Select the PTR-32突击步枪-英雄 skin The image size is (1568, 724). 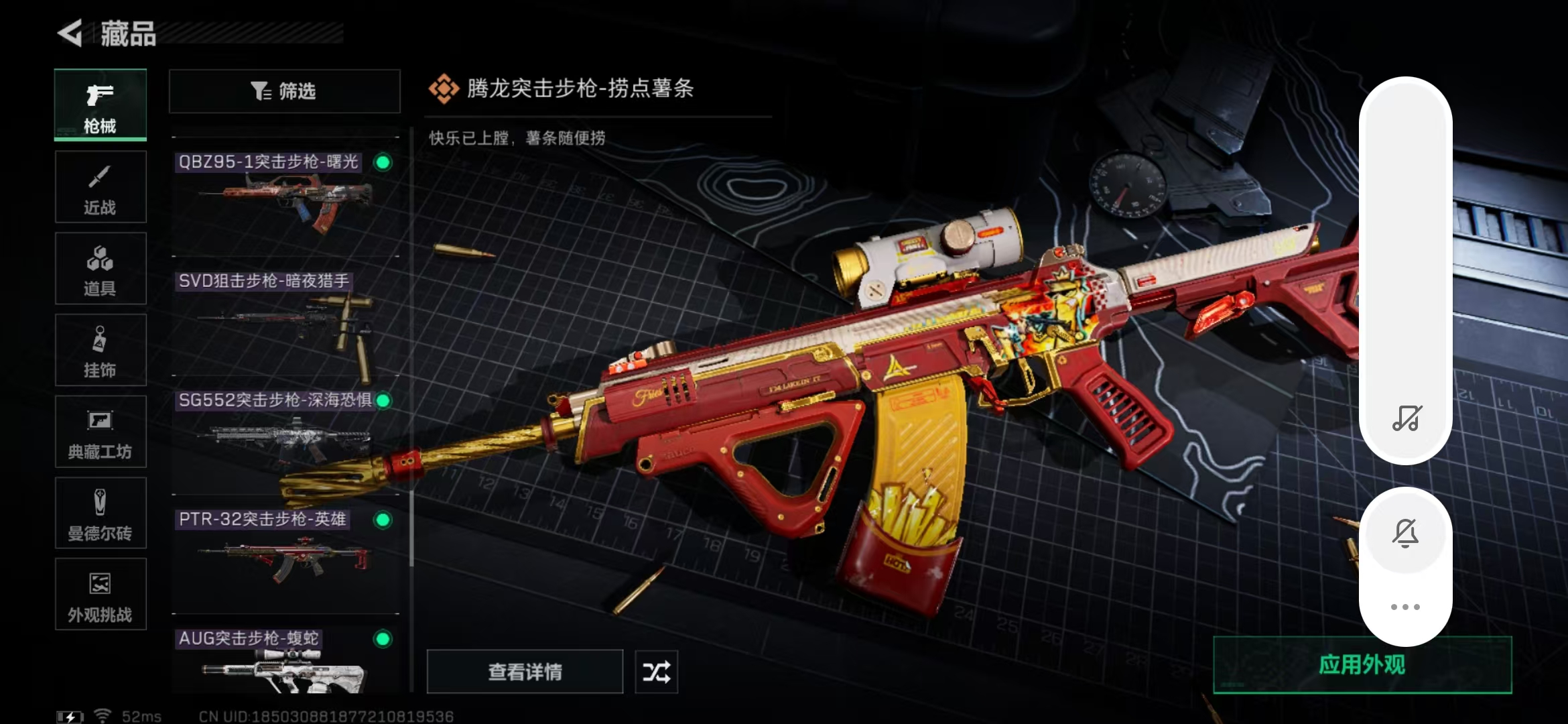pos(285,554)
